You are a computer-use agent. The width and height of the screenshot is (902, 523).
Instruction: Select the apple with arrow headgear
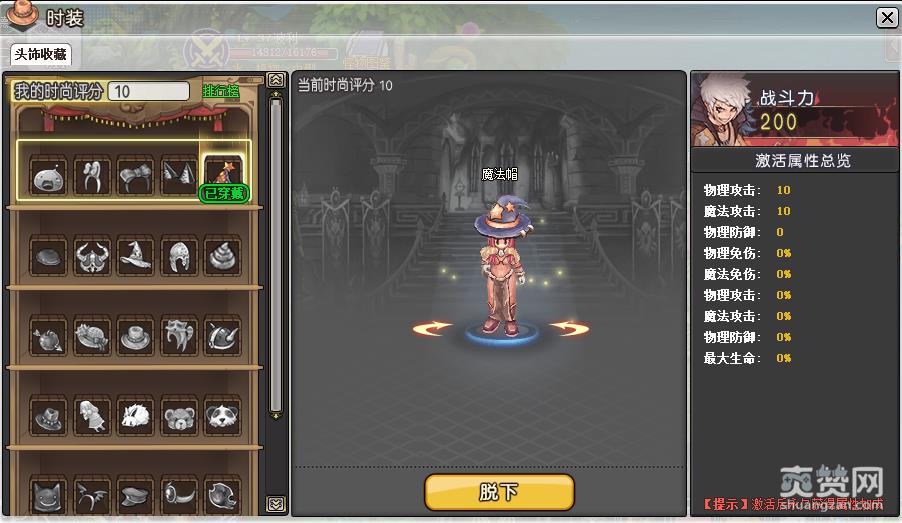tap(47, 336)
